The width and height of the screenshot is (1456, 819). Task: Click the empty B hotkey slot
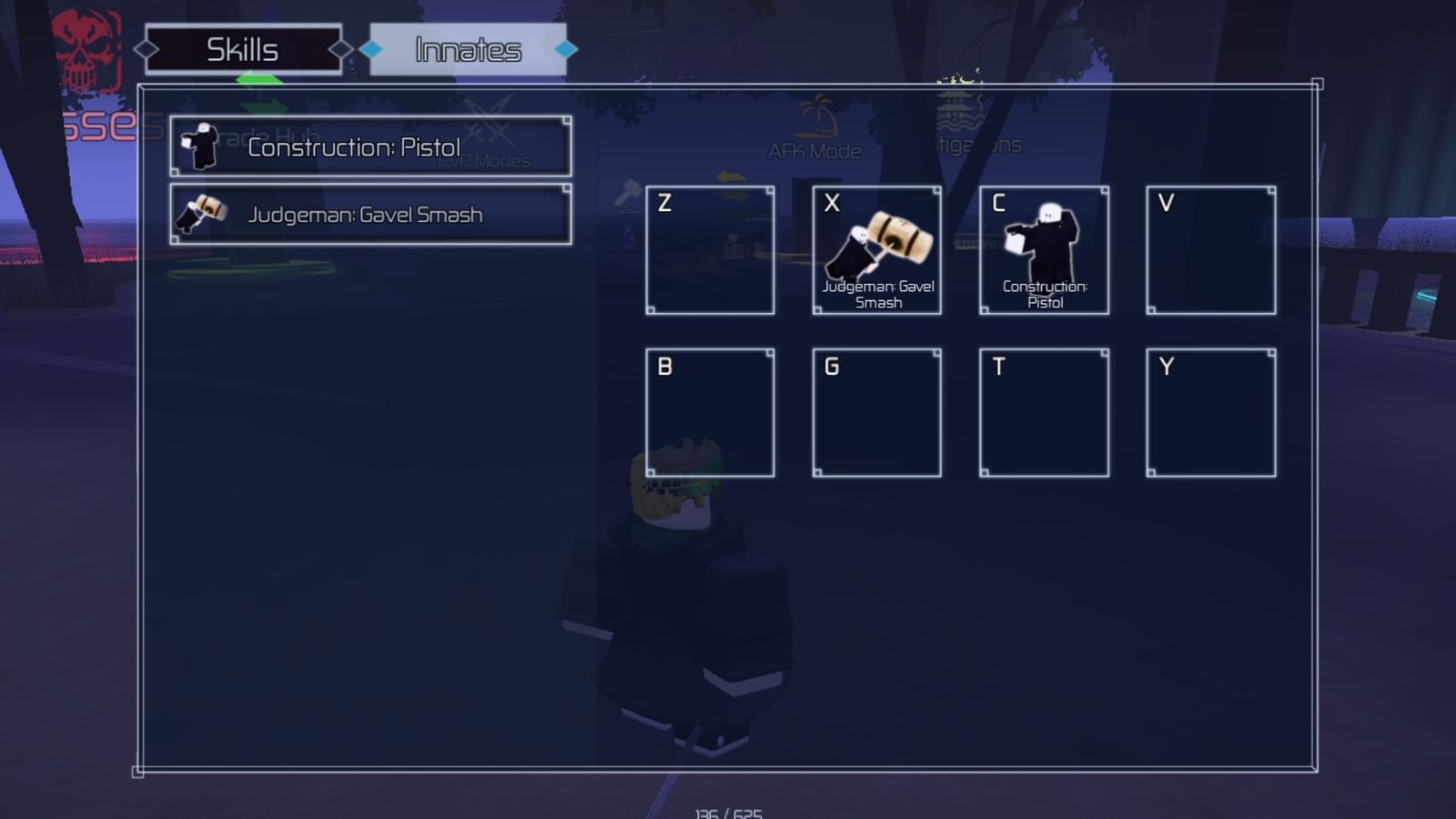(710, 411)
